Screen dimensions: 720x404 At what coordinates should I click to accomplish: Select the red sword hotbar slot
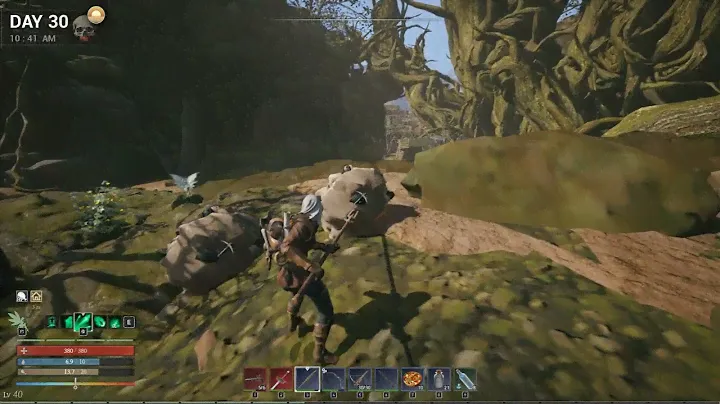coord(281,379)
